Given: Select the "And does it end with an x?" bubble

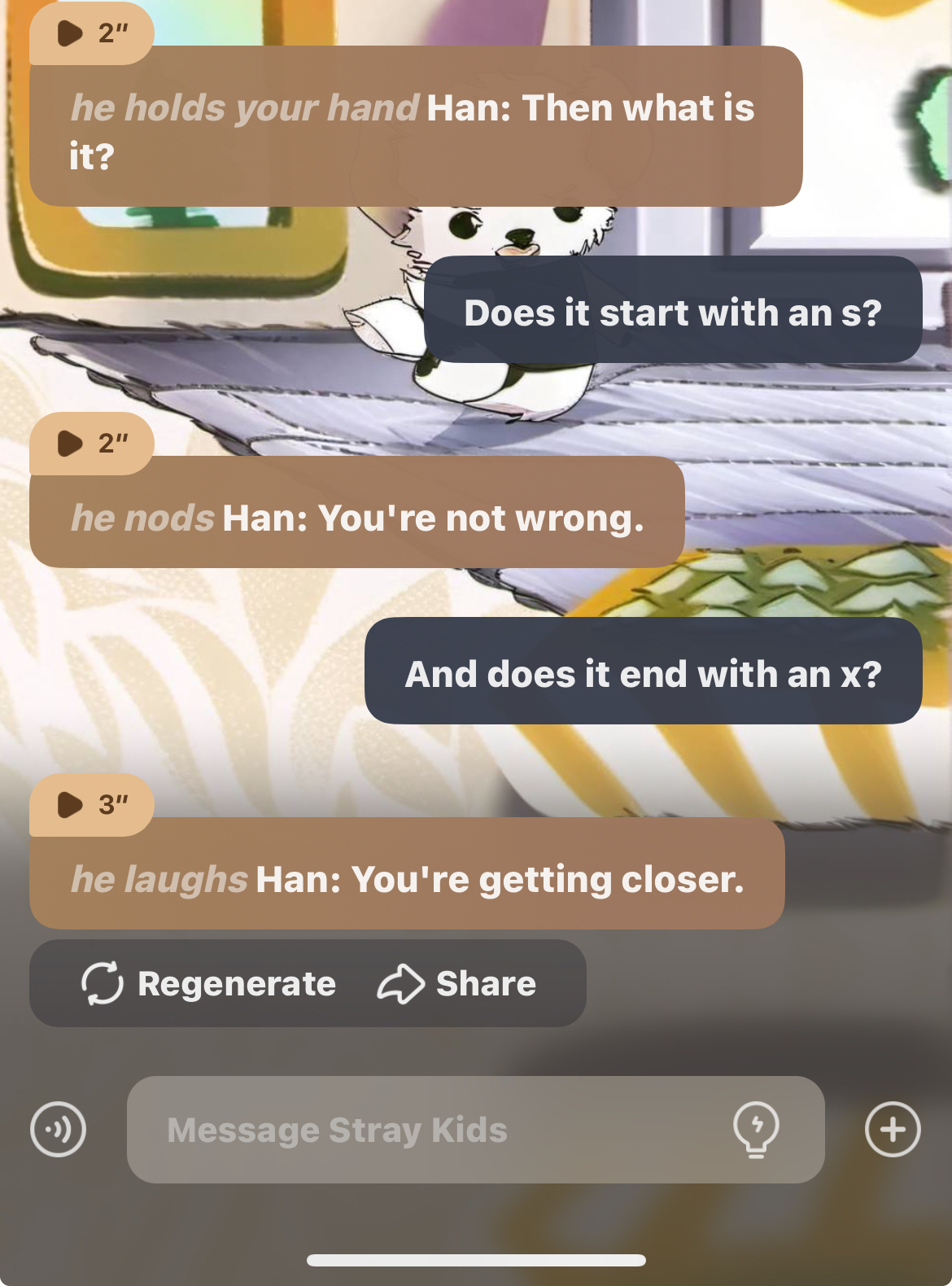Looking at the screenshot, I should pos(643,674).
